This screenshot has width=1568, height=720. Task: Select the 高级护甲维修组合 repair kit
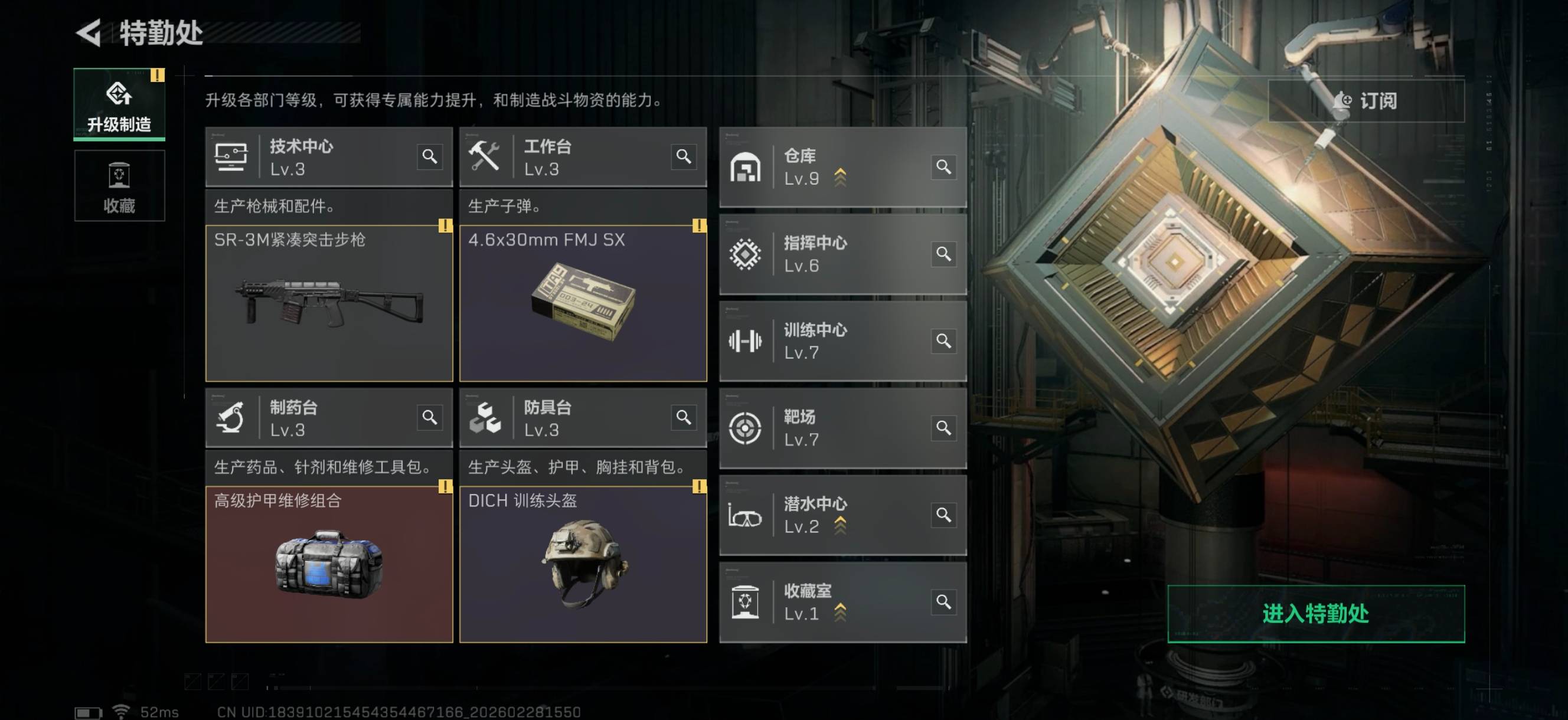pos(329,564)
